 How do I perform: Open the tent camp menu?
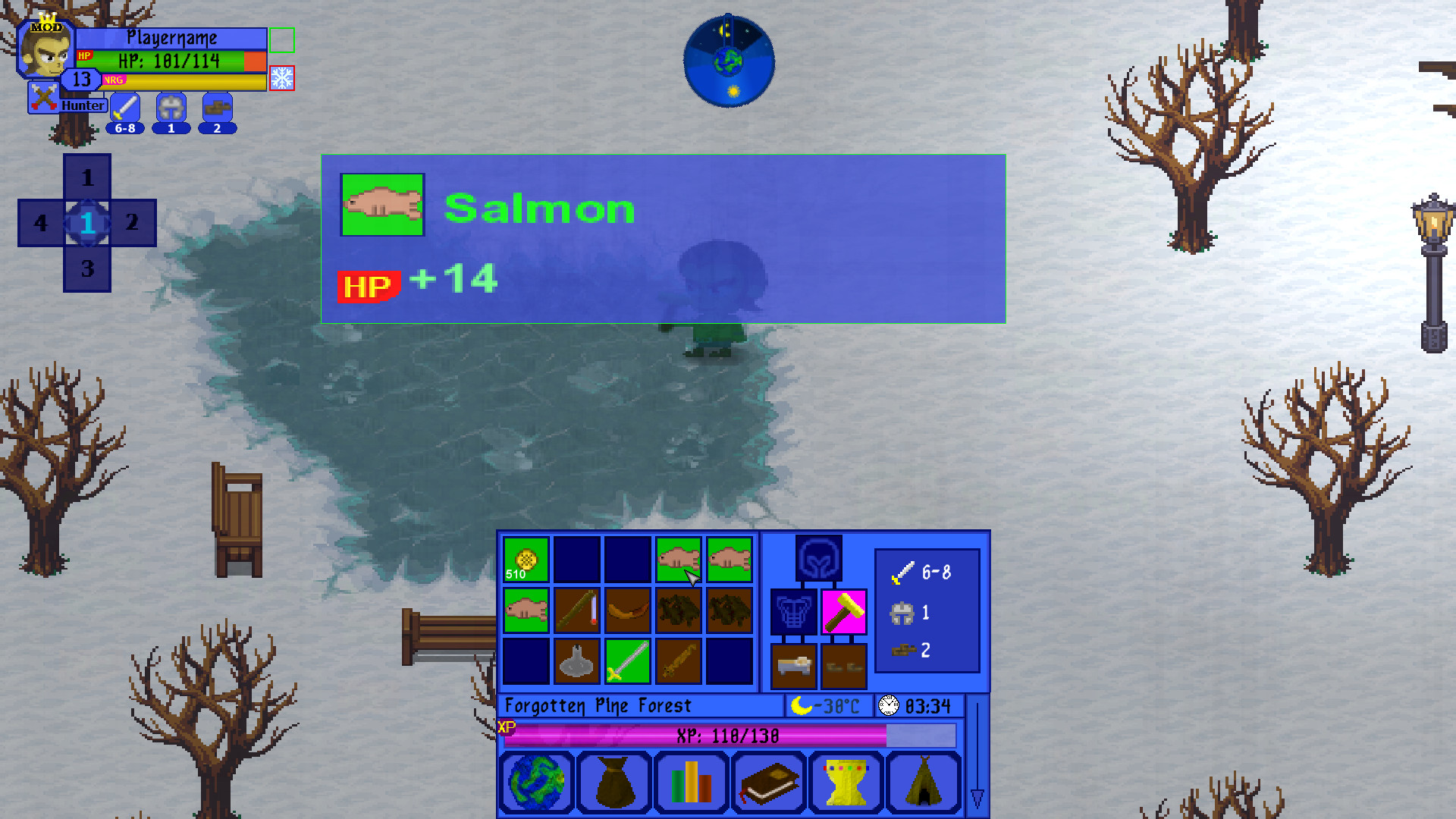(x=922, y=783)
